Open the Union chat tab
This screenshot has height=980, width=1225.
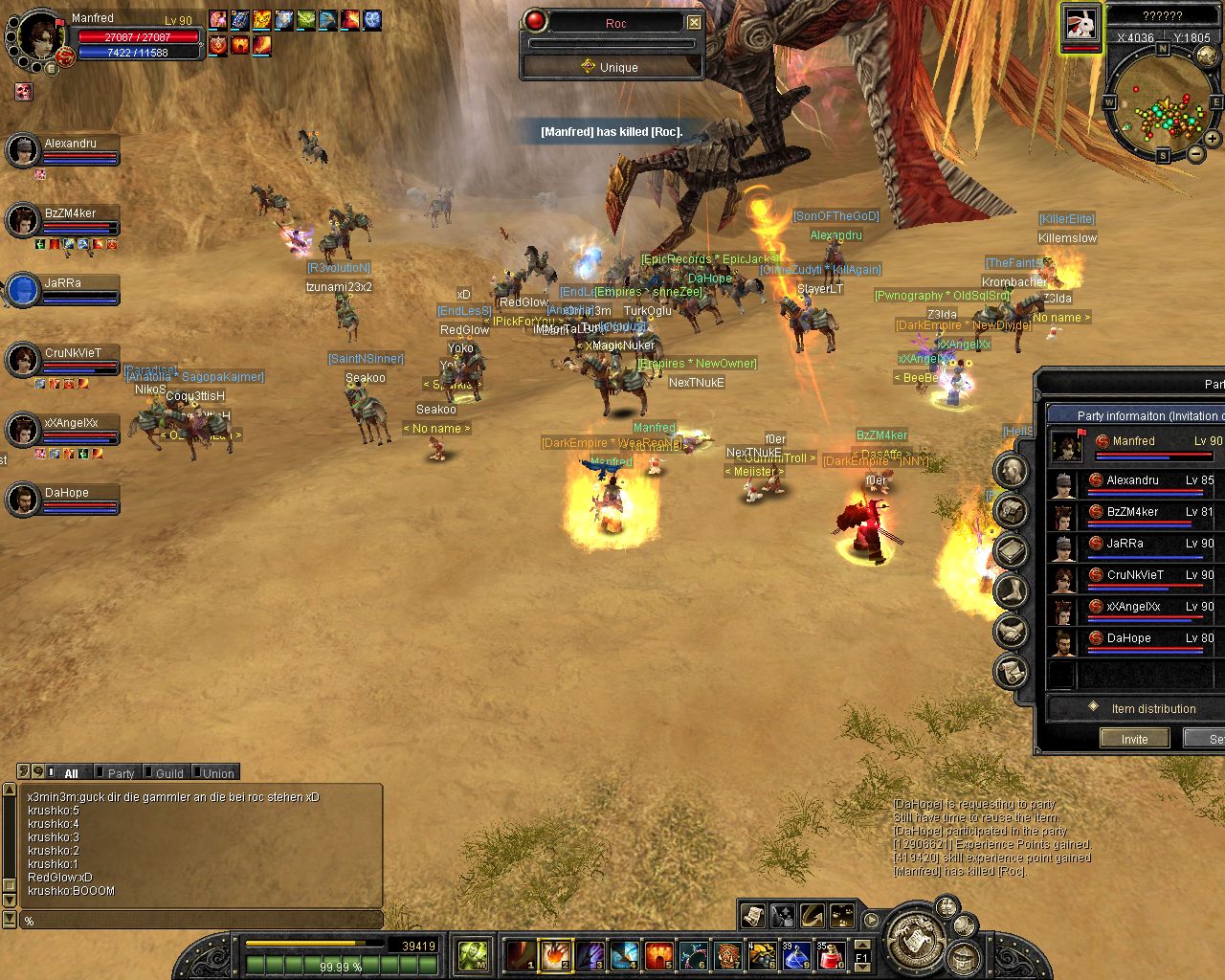point(217,773)
